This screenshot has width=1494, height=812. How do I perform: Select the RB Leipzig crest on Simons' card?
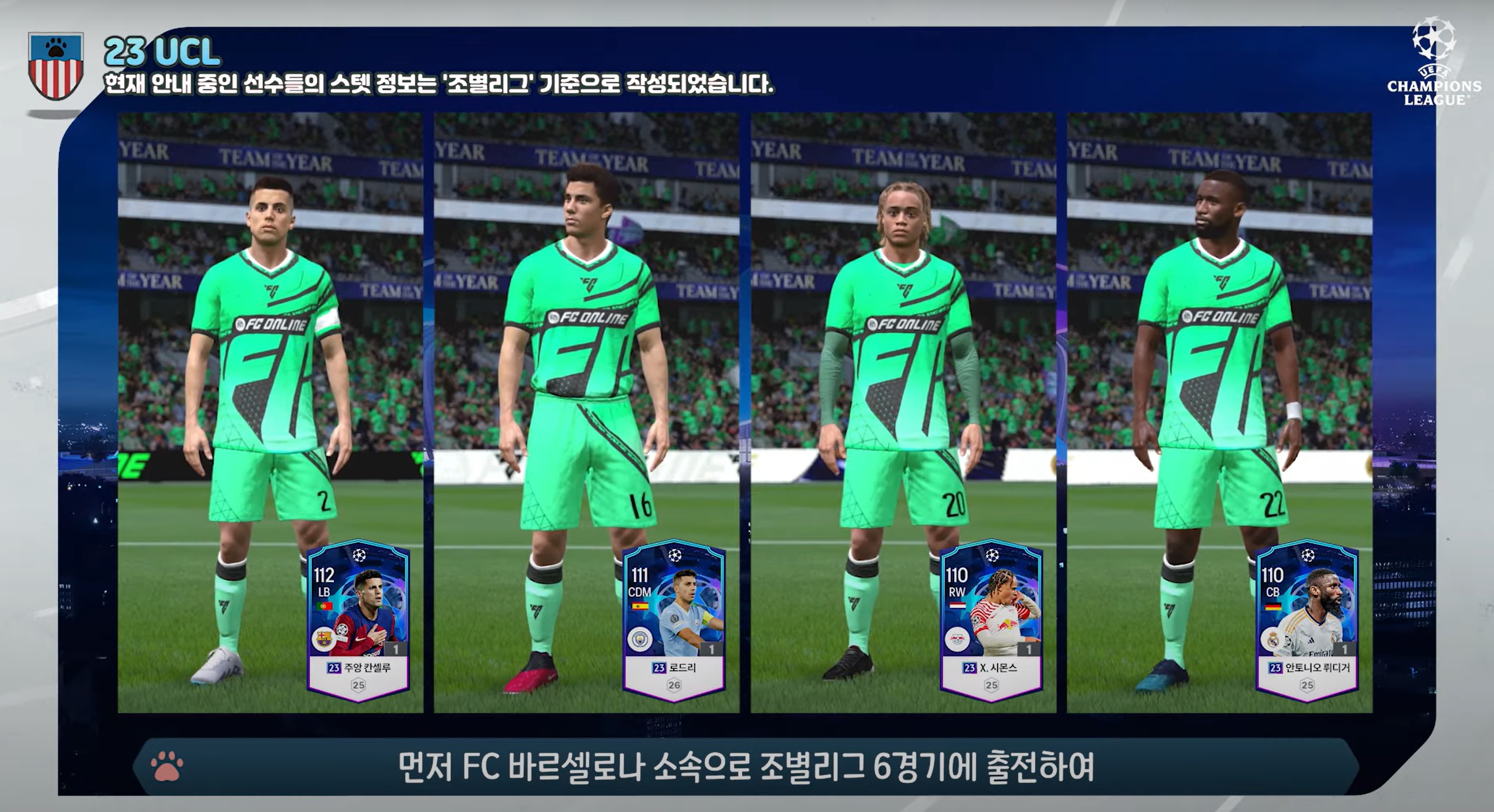[957, 639]
